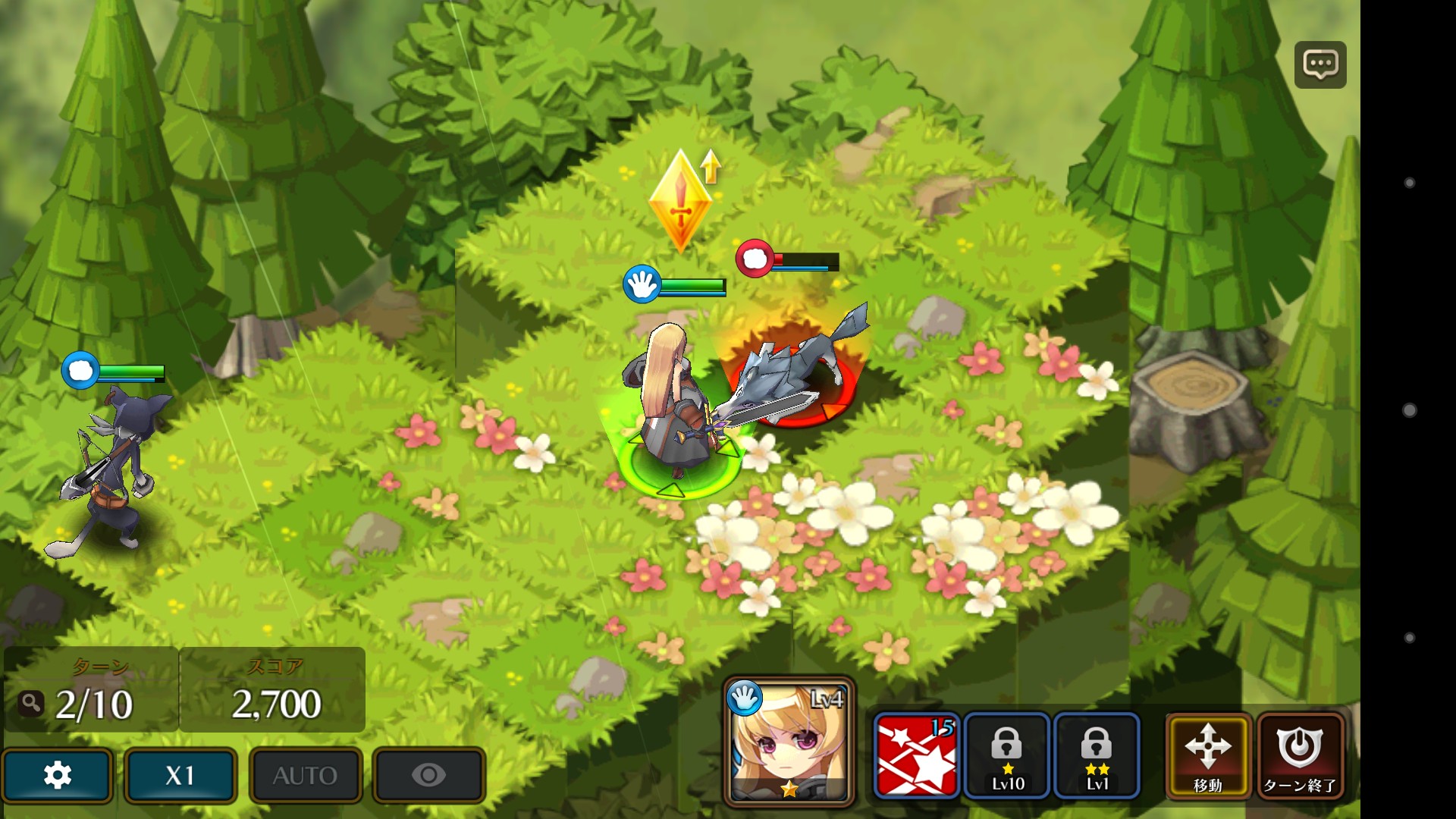The image size is (1456, 819).
Task: Choose the 移動 move command
Action: tap(1208, 755)
